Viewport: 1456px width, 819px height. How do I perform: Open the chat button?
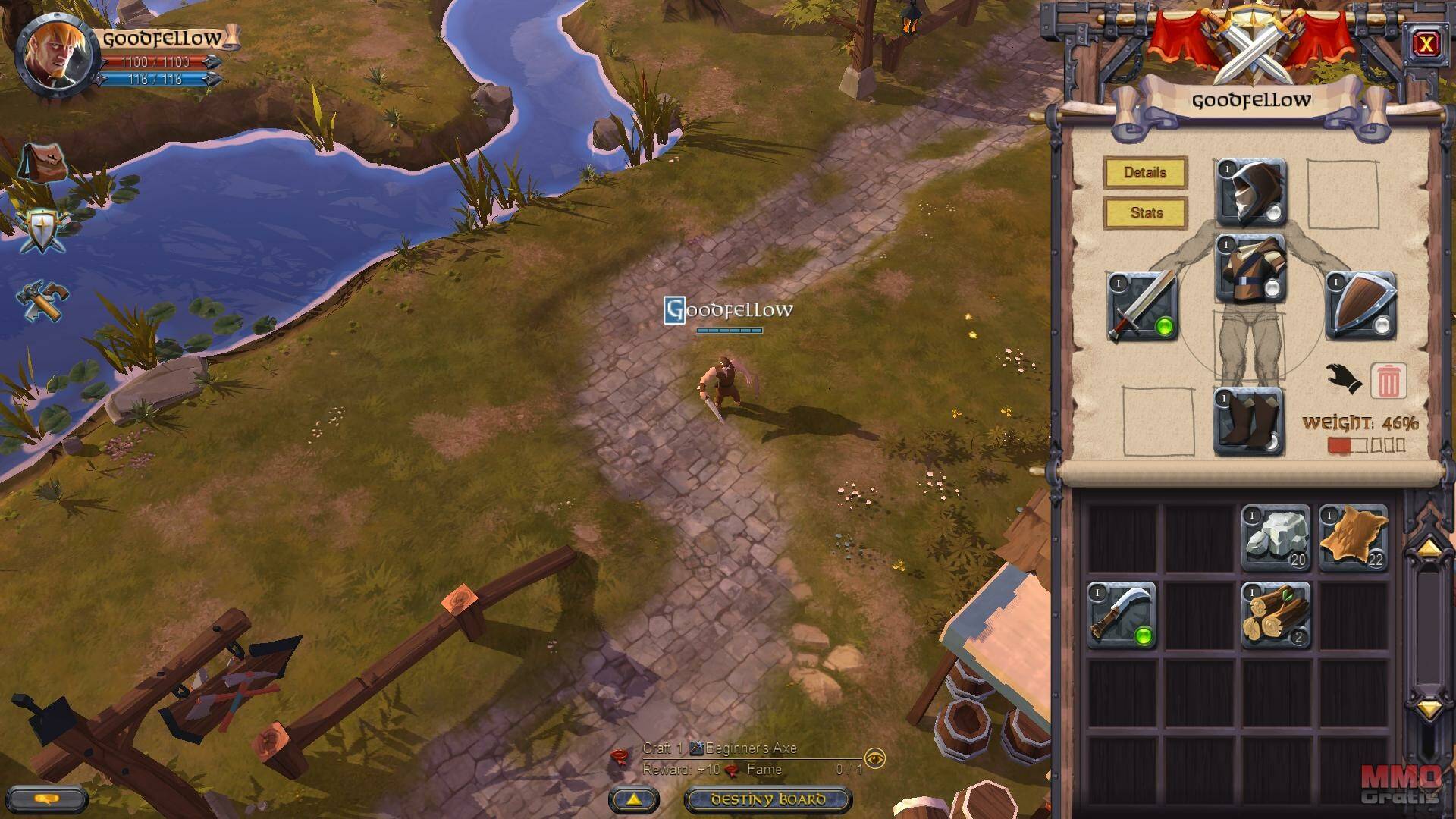click(47, 799)
